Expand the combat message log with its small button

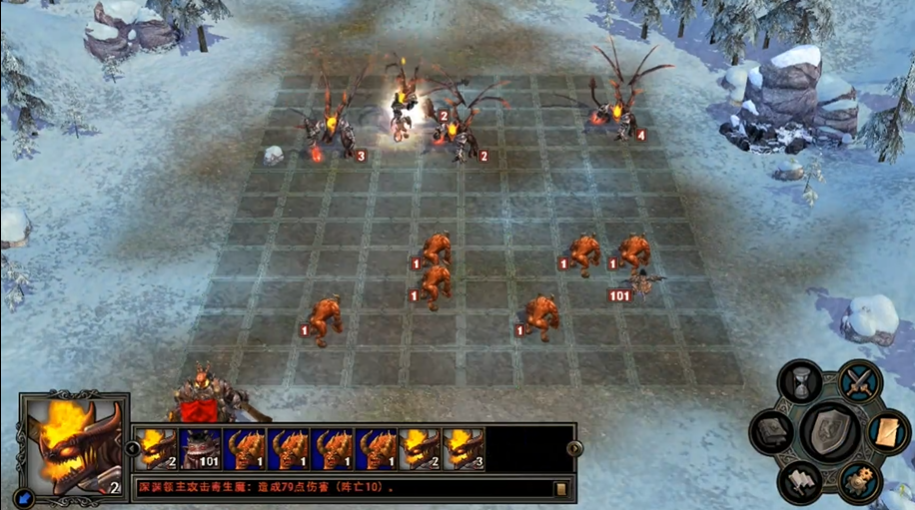click(x=561, y=488)
